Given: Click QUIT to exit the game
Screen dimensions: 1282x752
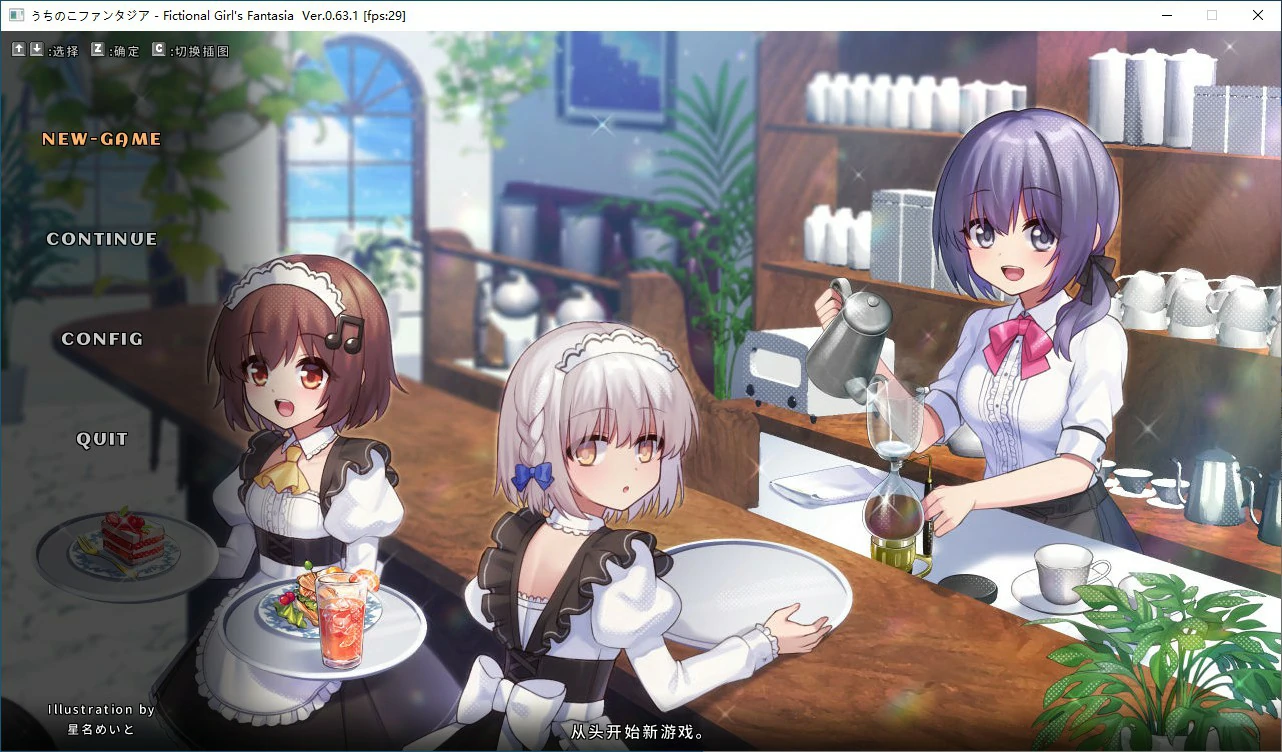Looking at the screenshot, I should (x=102, y=438).
